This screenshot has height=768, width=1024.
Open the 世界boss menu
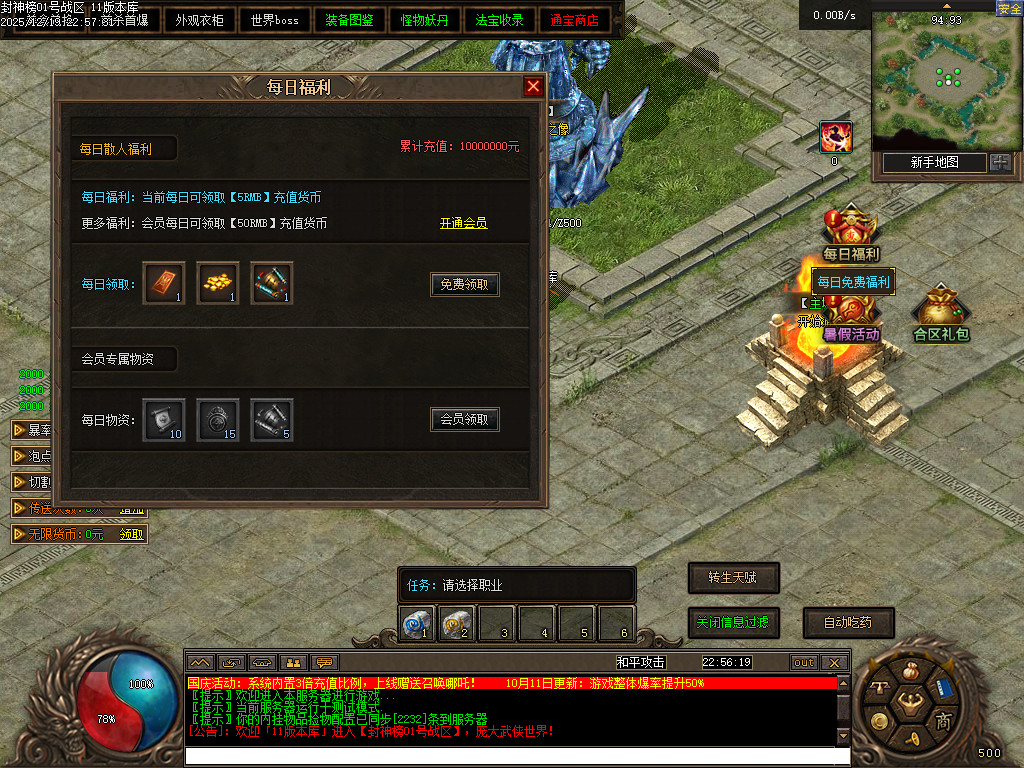click(275, 20)
